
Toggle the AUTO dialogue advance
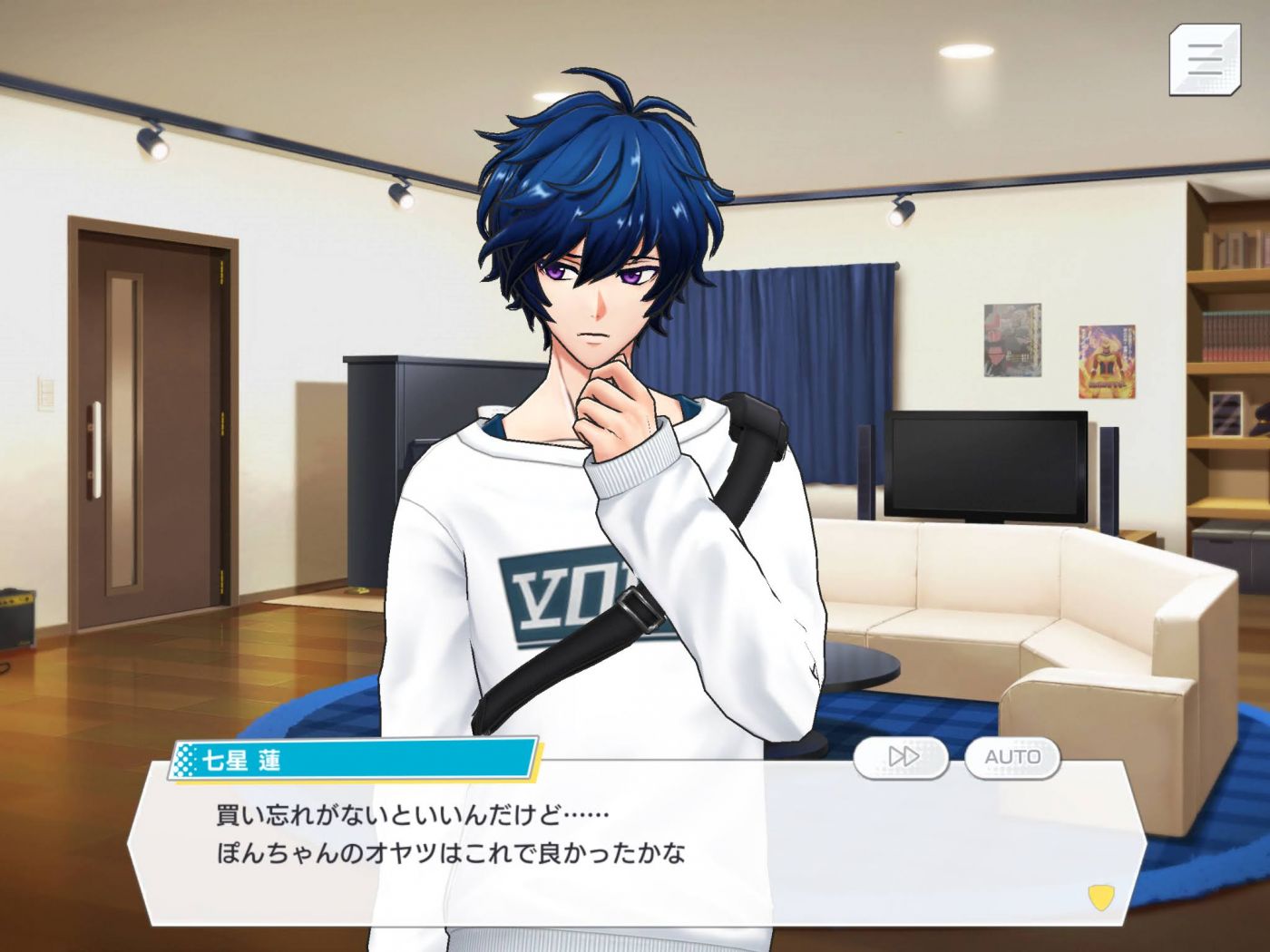[1012, 756]
